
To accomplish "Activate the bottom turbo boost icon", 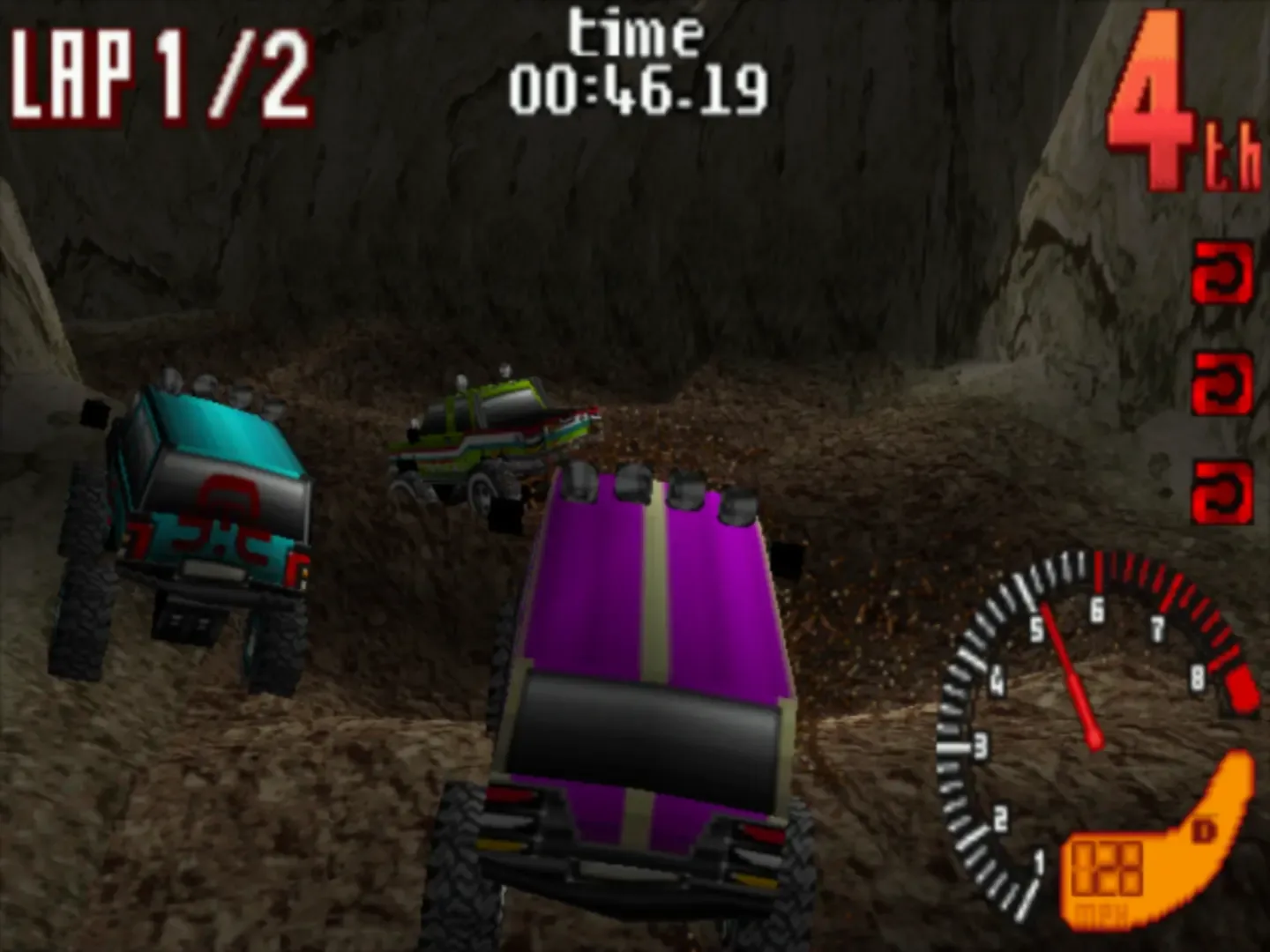I will tap(1221, 486).
